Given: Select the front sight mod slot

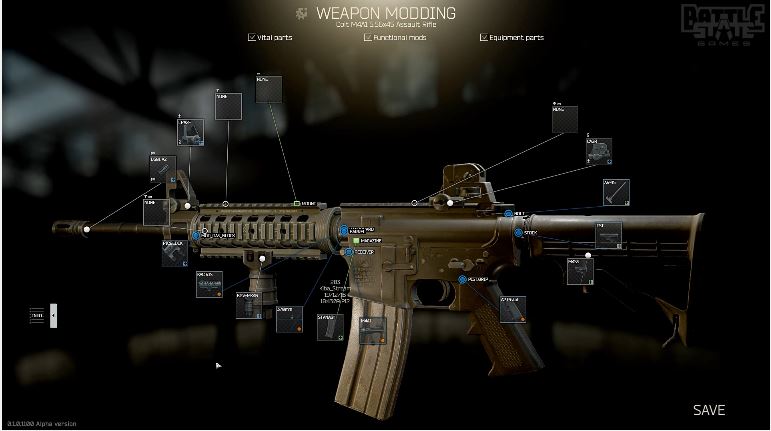Looking at the screenshot, I should pos(190,132).
